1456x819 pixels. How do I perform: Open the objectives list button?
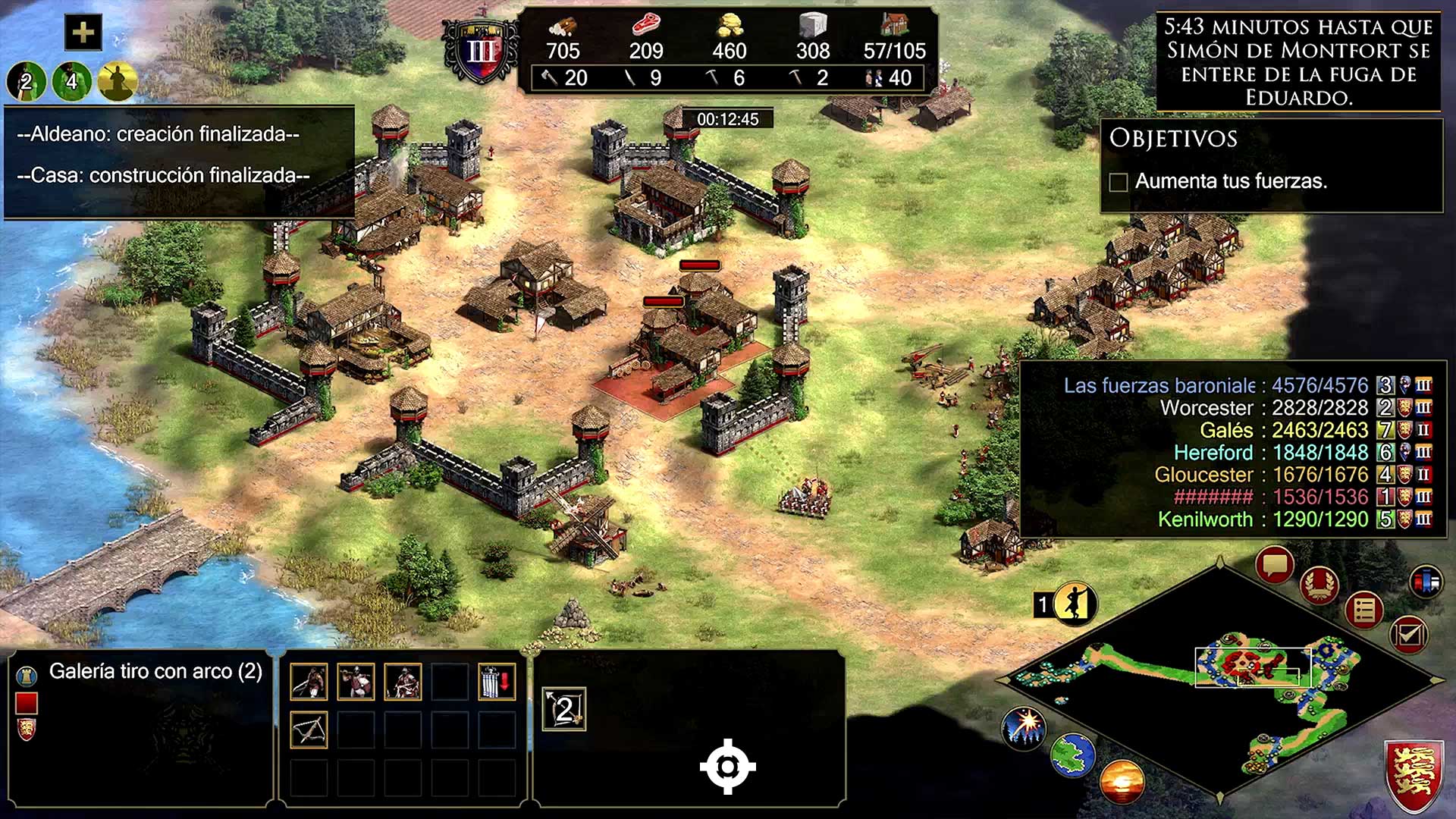[1364, 610]
